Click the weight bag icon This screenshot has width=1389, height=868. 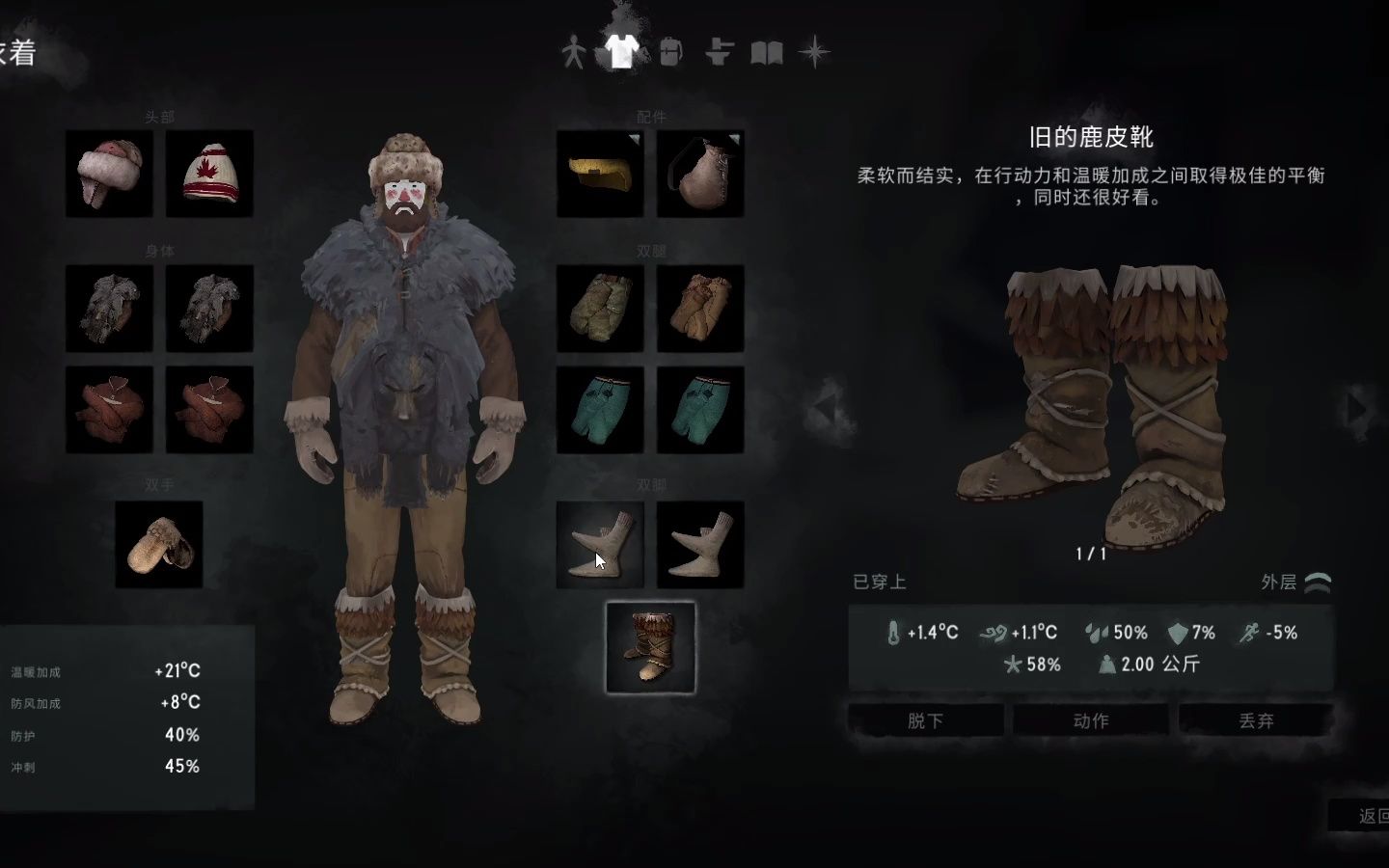click(x=1105, y=665)
